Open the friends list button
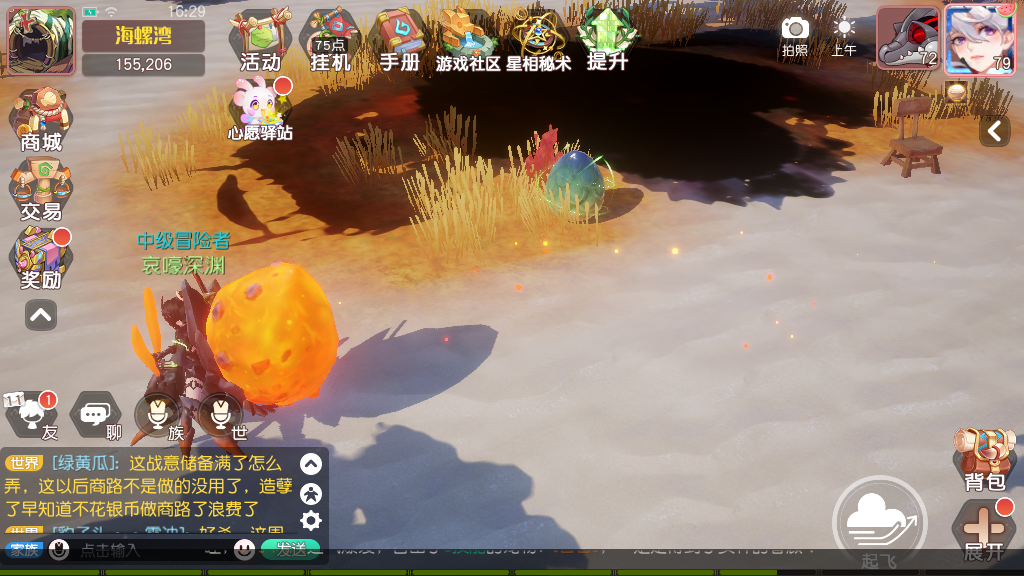The width and height of the screenshot is (1024, 576). (x=32, y=414)
